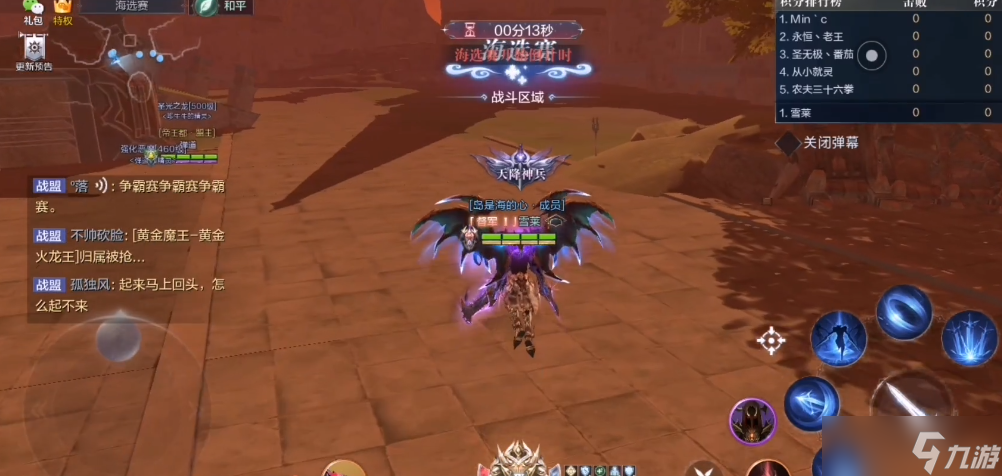
Task: Tap the crosshair target-lock button
Action: pyautogui.click(x=771, y=341)
